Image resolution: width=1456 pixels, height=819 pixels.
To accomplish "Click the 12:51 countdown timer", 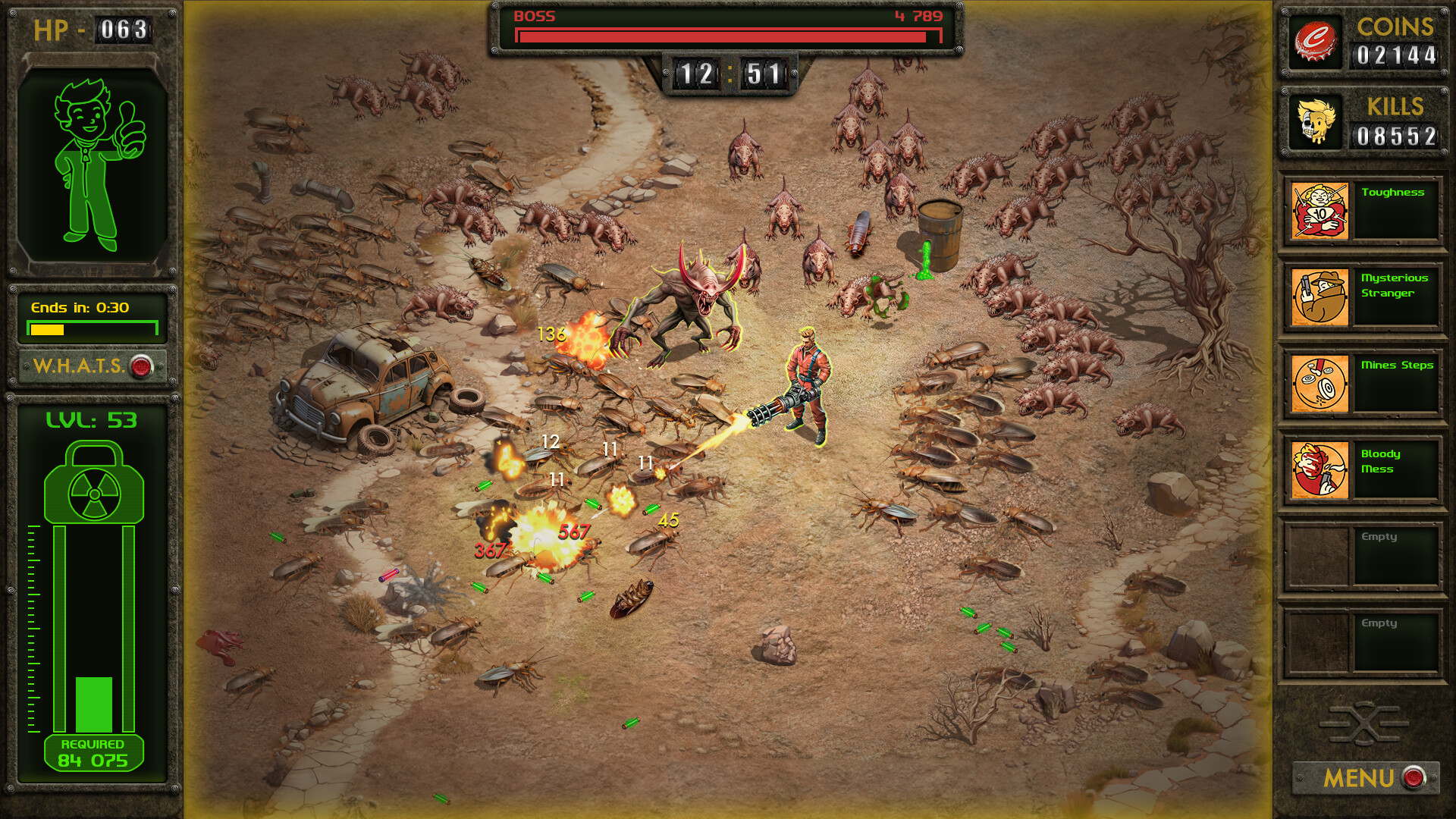I will click(x=730, y=73).
